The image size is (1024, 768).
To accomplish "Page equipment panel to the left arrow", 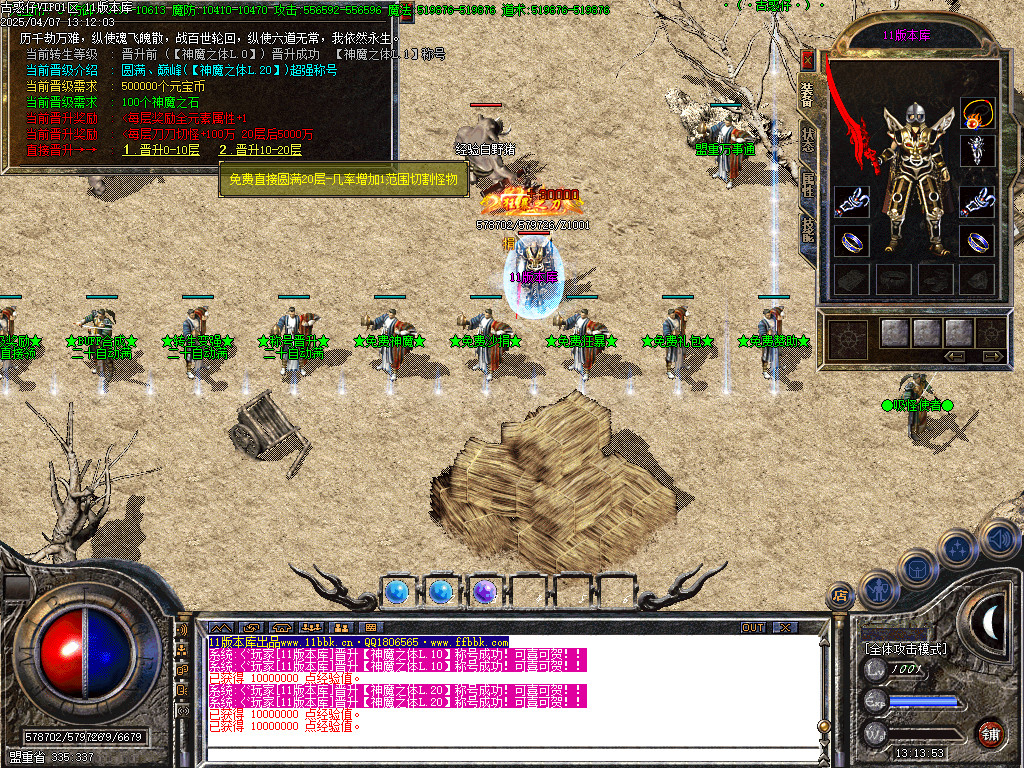I will pyautogui.click(x=955, y=356).
